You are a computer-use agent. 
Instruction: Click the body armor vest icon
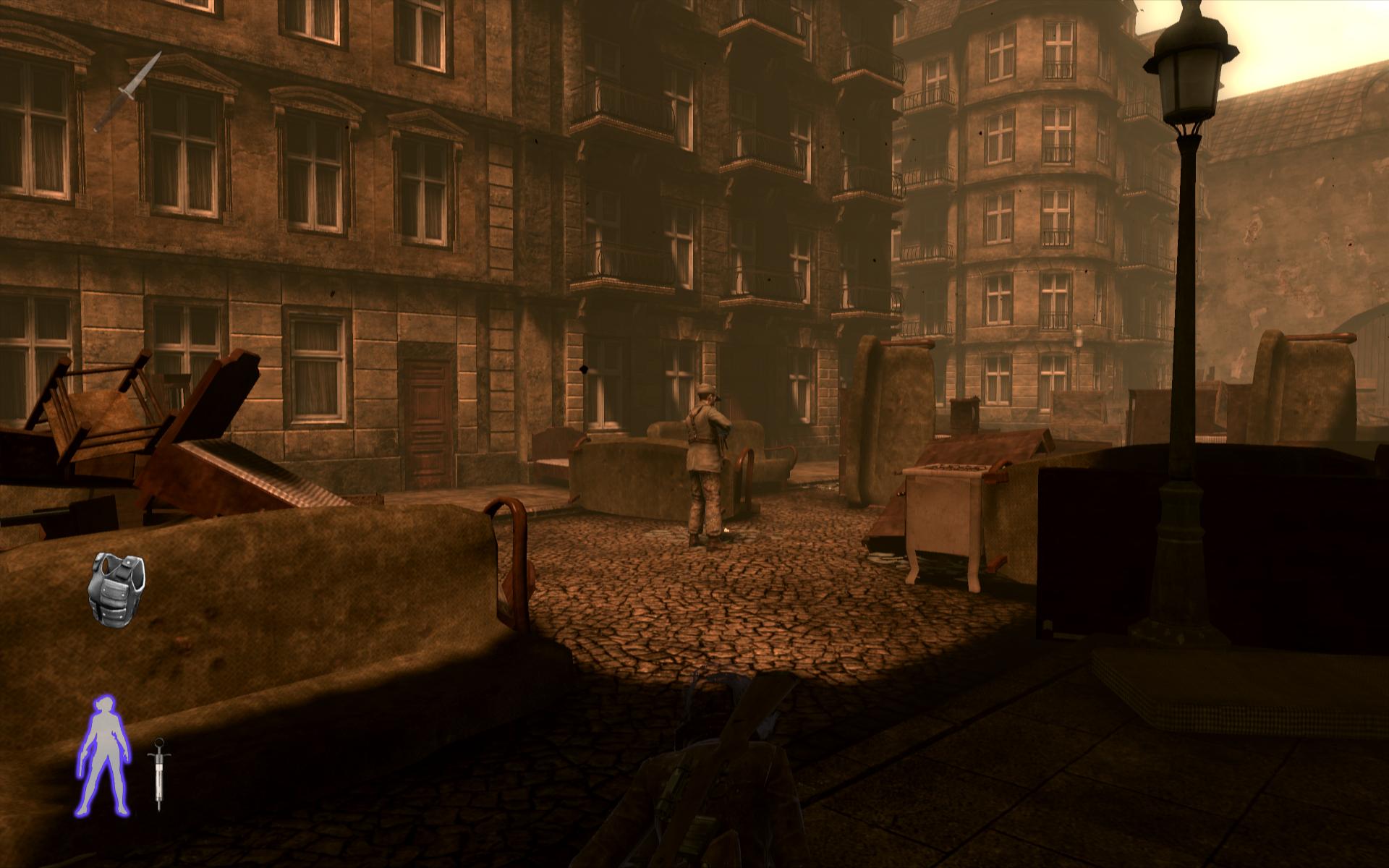click(117, 586)
